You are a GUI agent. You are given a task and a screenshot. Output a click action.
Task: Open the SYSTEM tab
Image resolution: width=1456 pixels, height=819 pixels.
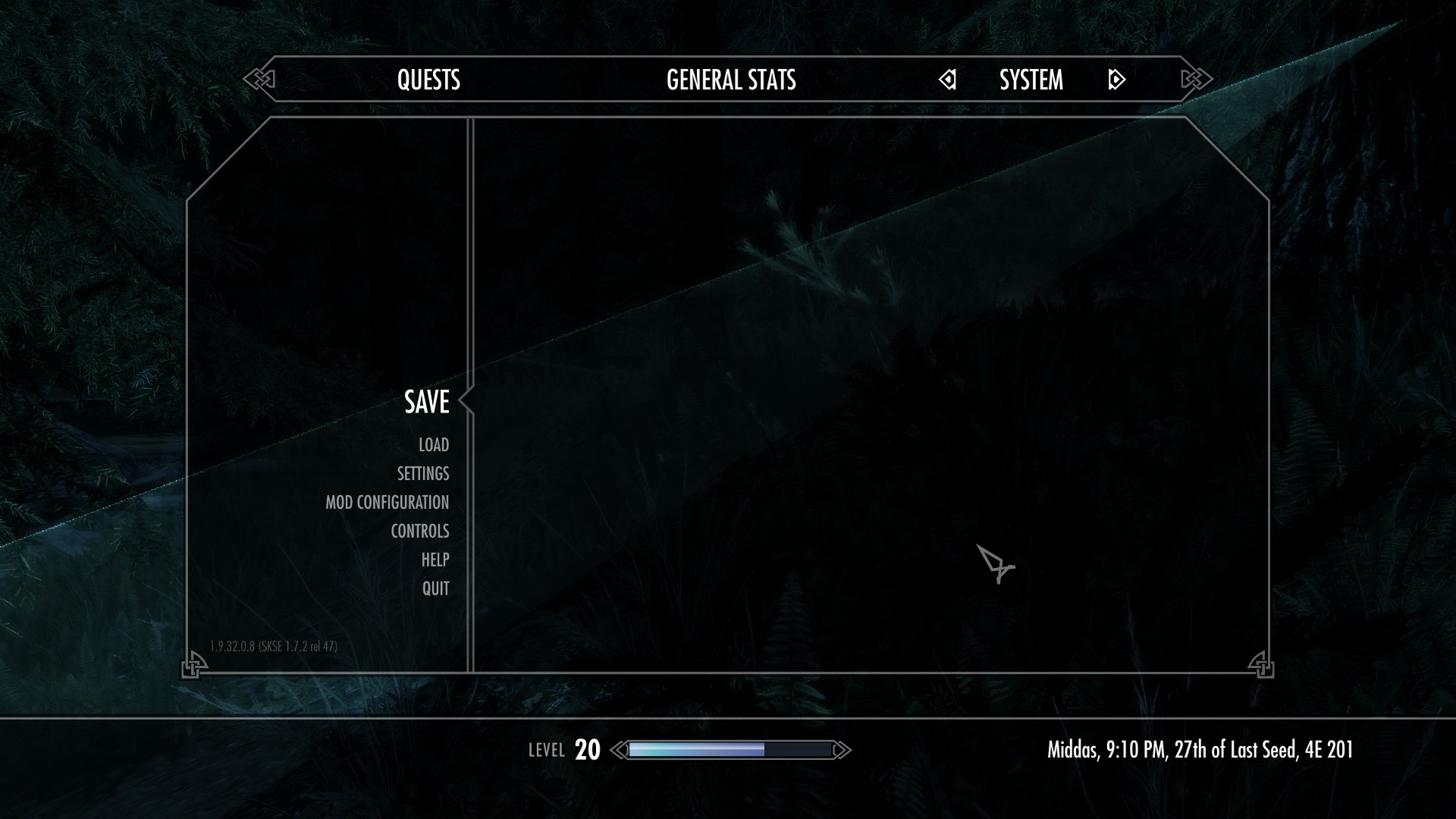1031,80
